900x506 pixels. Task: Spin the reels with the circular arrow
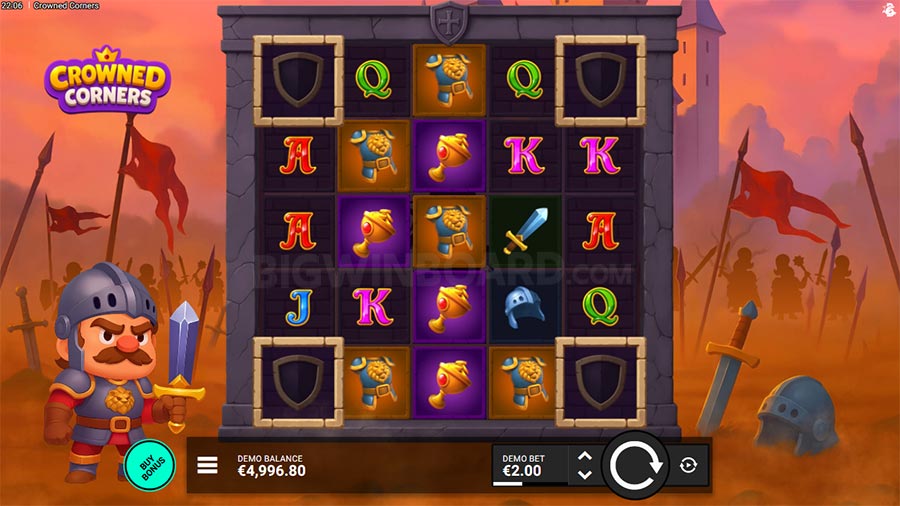(633, 465)
